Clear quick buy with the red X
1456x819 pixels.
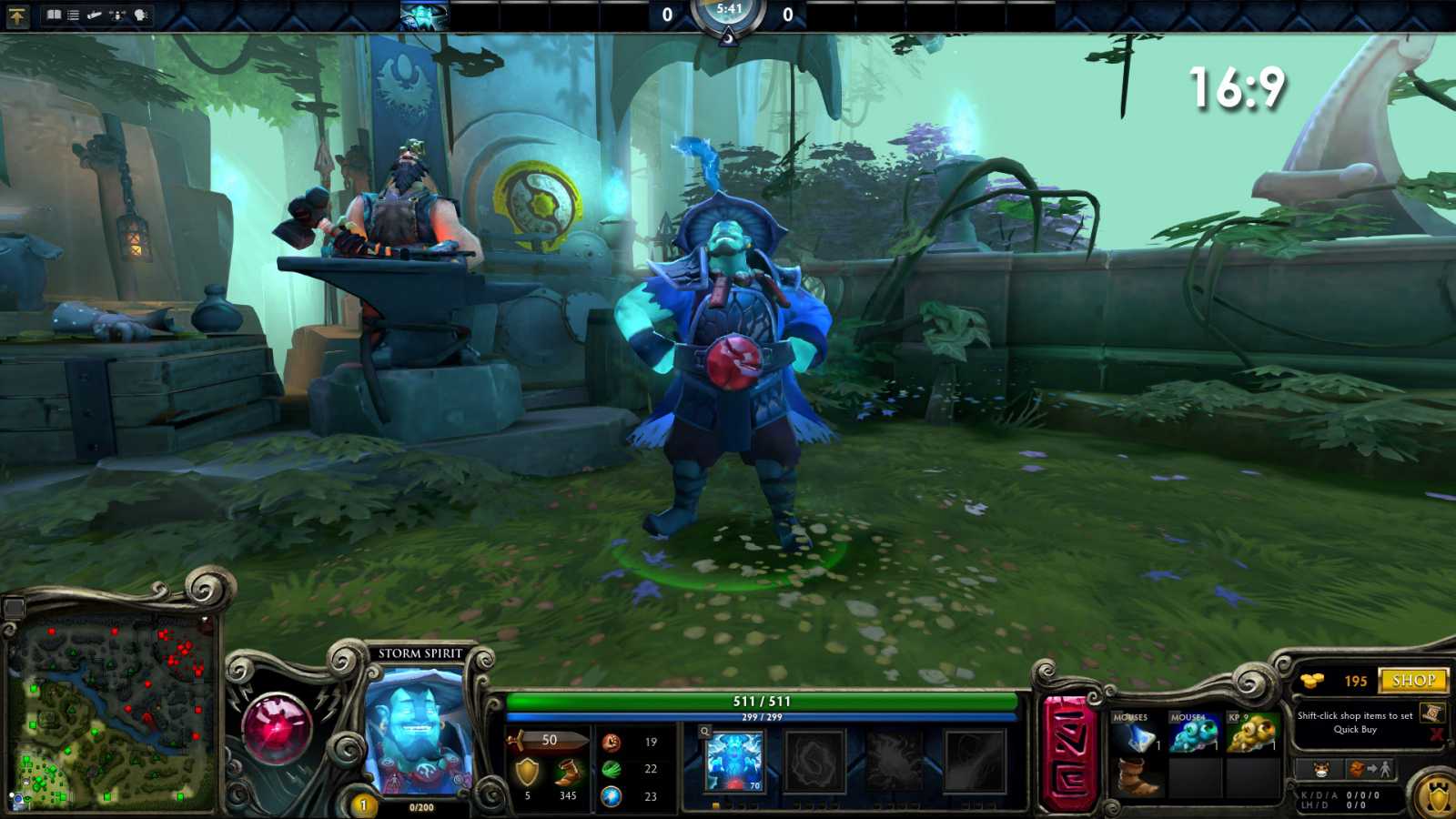(x=1436, y=734)
